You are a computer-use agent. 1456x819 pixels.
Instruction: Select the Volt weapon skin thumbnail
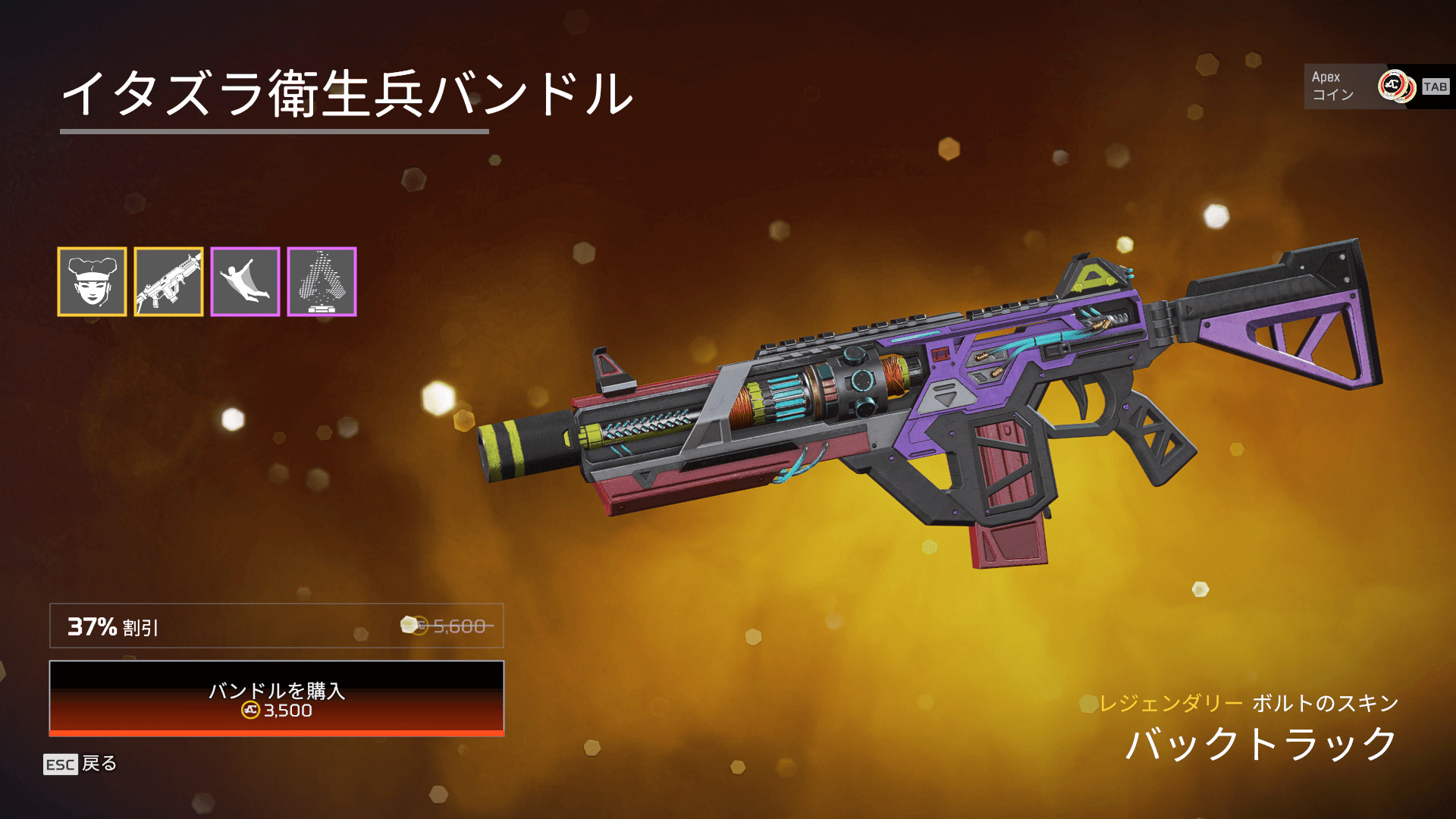(168, 281)
